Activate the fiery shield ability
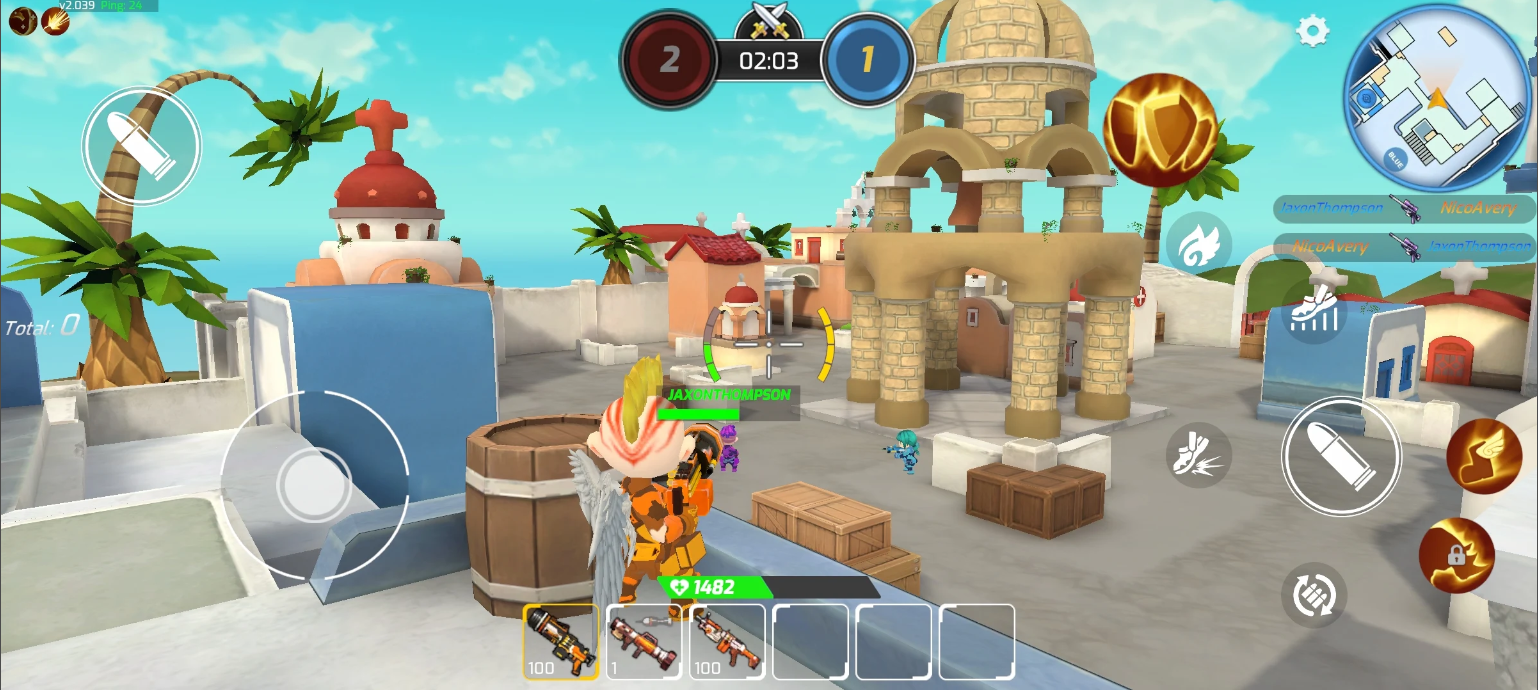The height and width of the screenshot is (690, 1538). [1160, 130]
